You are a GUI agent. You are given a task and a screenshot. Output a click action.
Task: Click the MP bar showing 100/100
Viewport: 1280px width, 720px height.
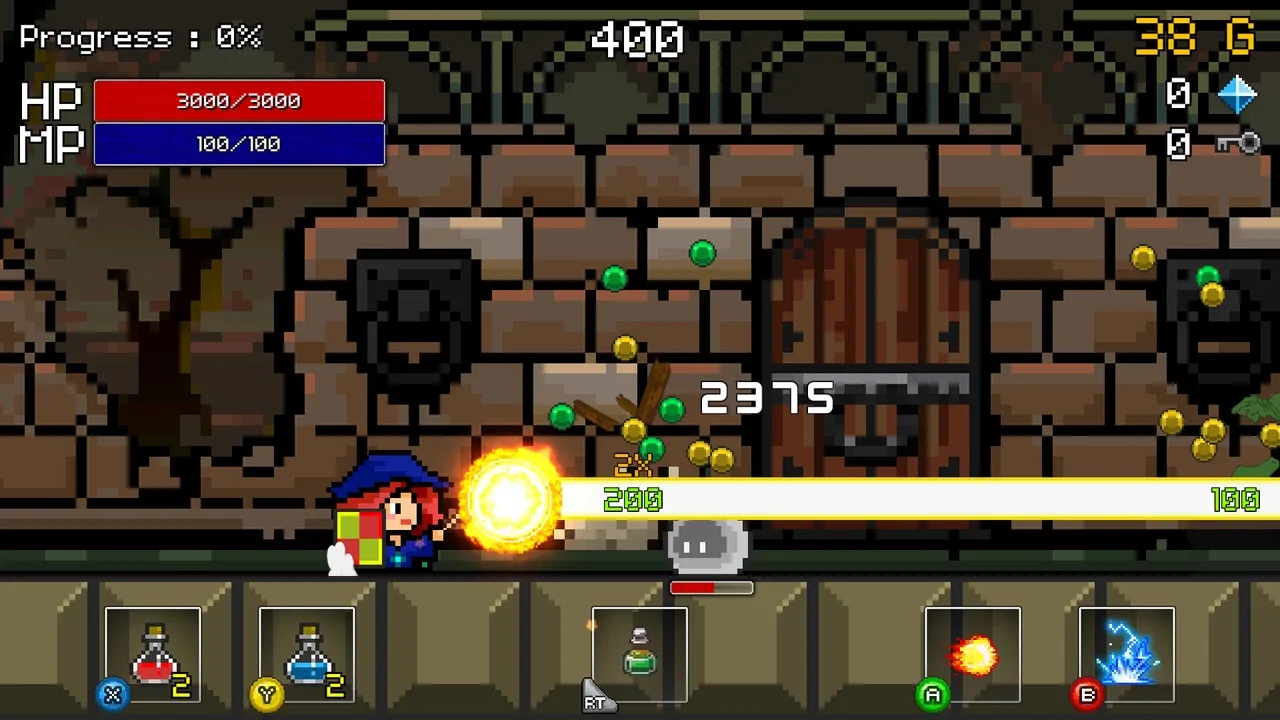click(238, 143)
